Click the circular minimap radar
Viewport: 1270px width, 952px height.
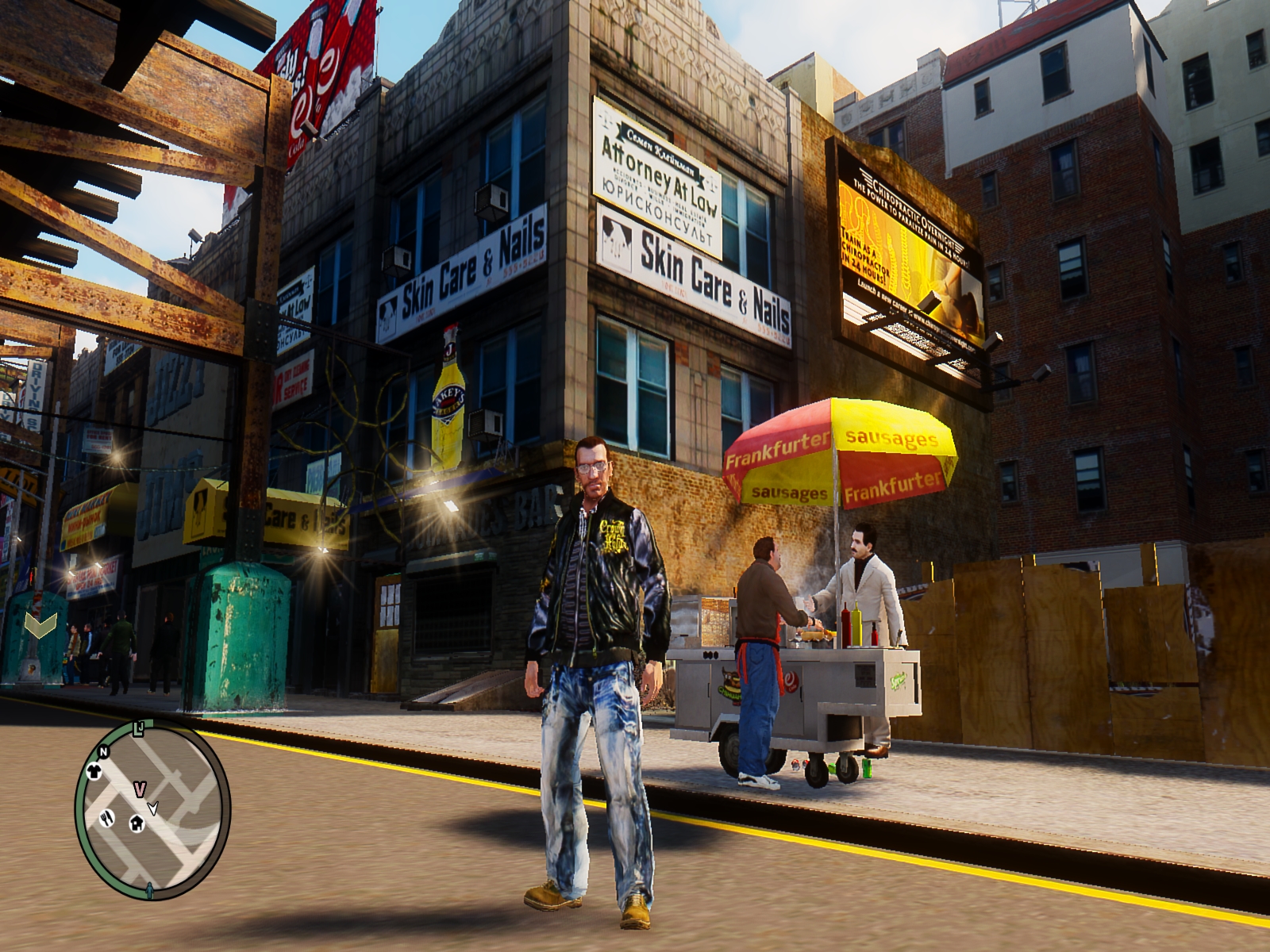152,811
